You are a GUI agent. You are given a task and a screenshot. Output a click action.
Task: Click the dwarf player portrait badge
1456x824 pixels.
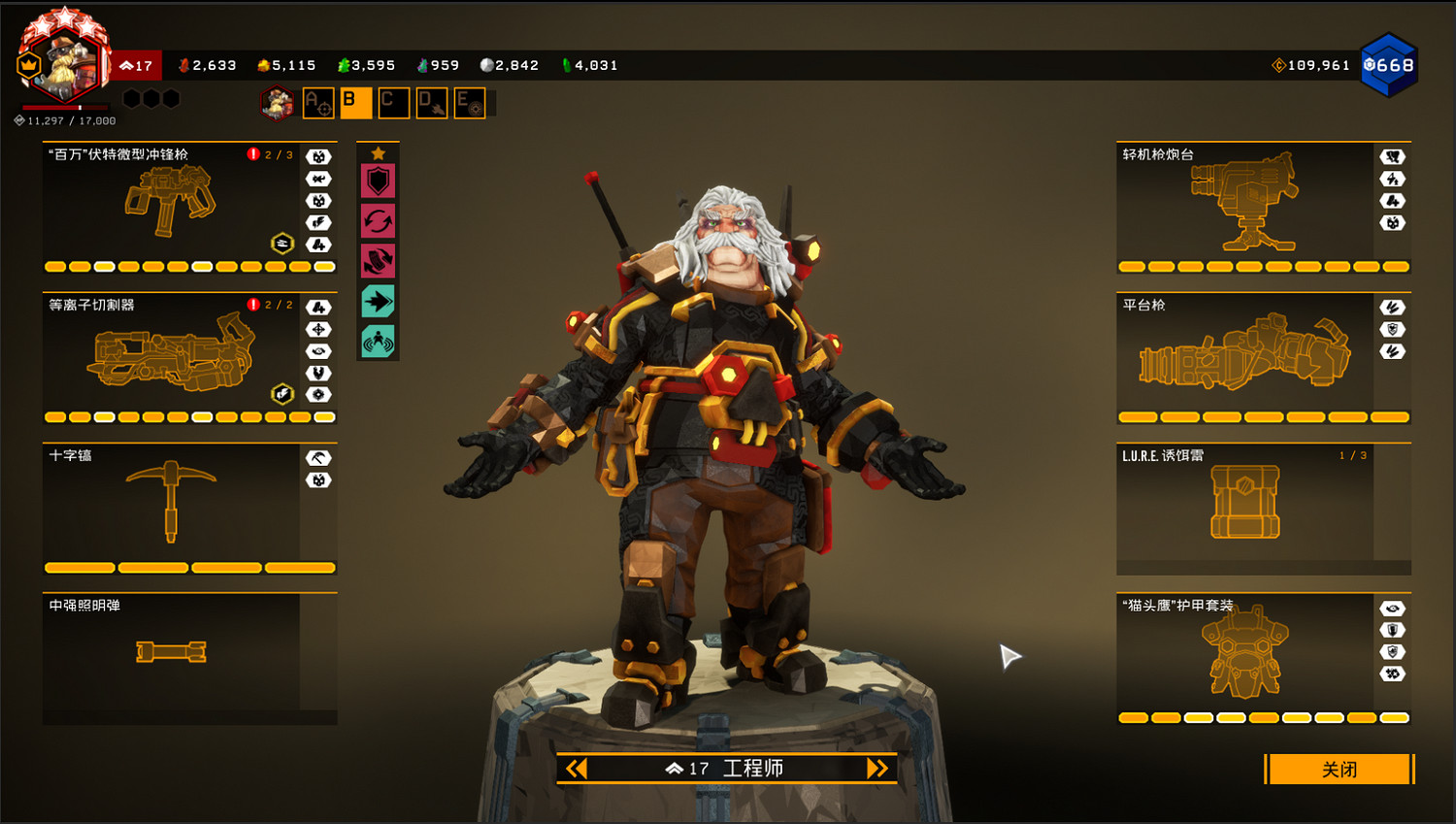click(x=64, y=60)
